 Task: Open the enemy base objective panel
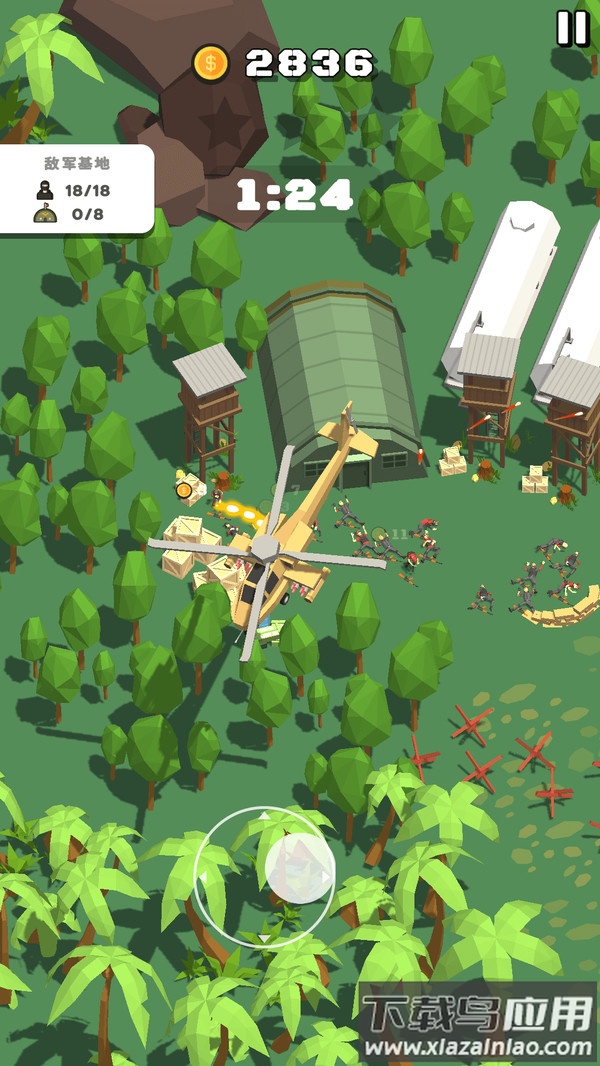click(77, 189)
